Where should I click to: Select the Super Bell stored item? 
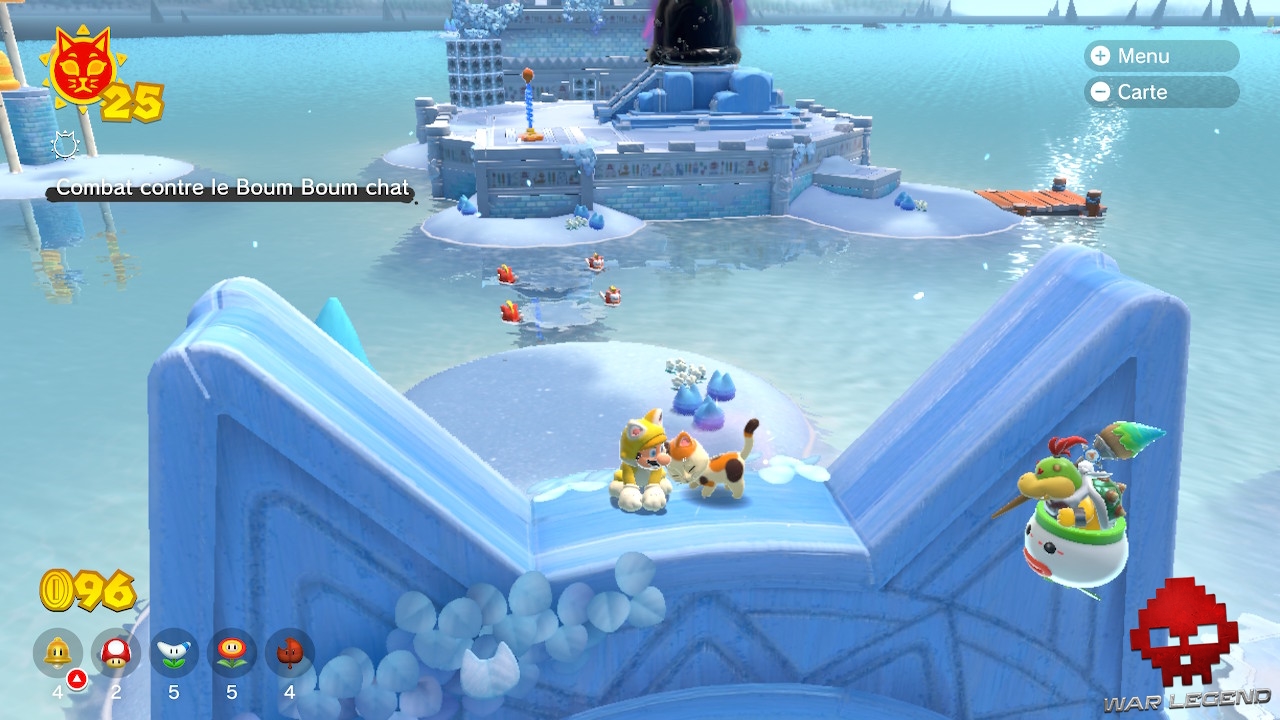(58, 653)
